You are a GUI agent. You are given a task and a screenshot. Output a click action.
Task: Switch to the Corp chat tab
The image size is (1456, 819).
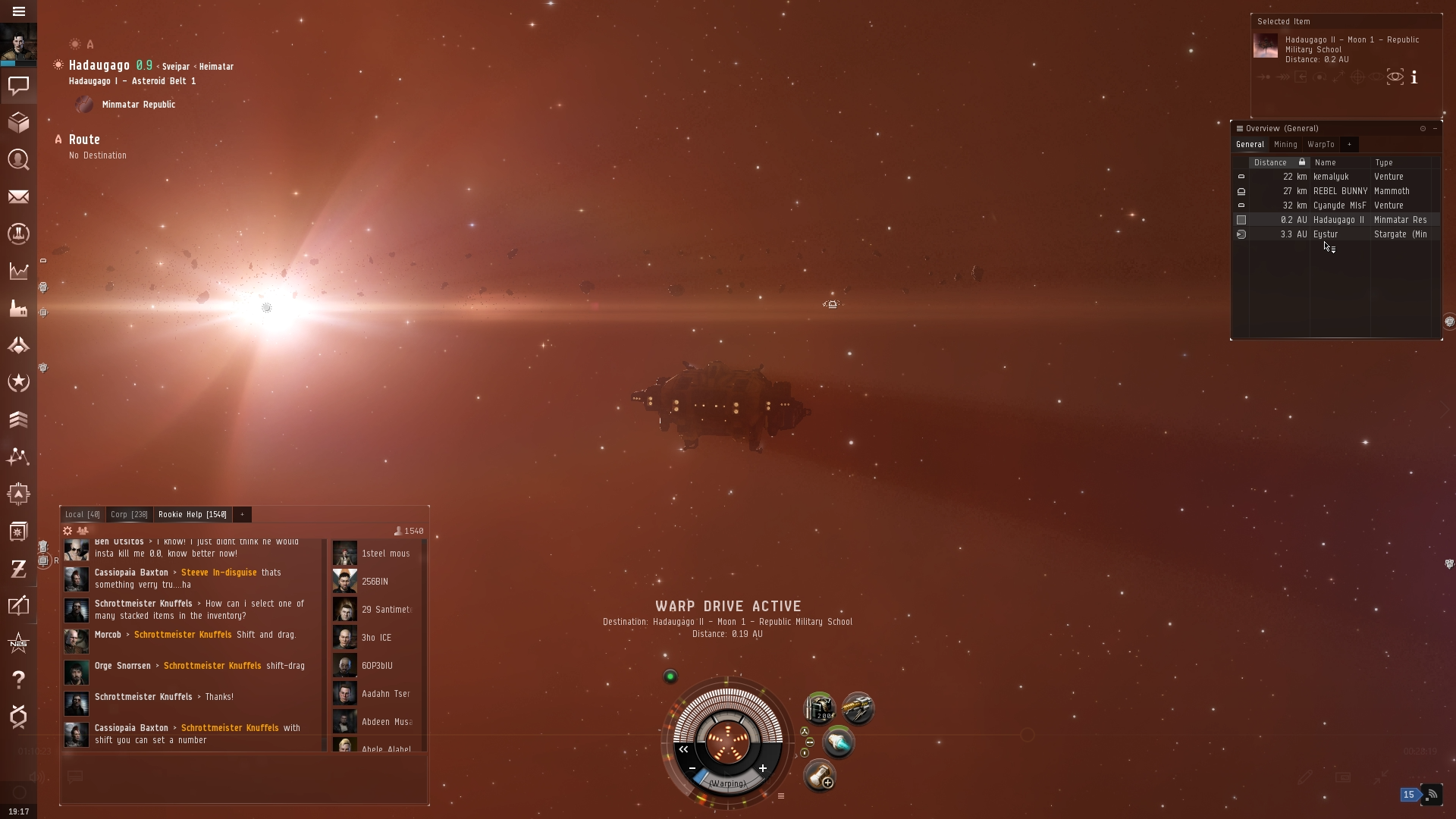pyautogui.click(x=129, y=515)
